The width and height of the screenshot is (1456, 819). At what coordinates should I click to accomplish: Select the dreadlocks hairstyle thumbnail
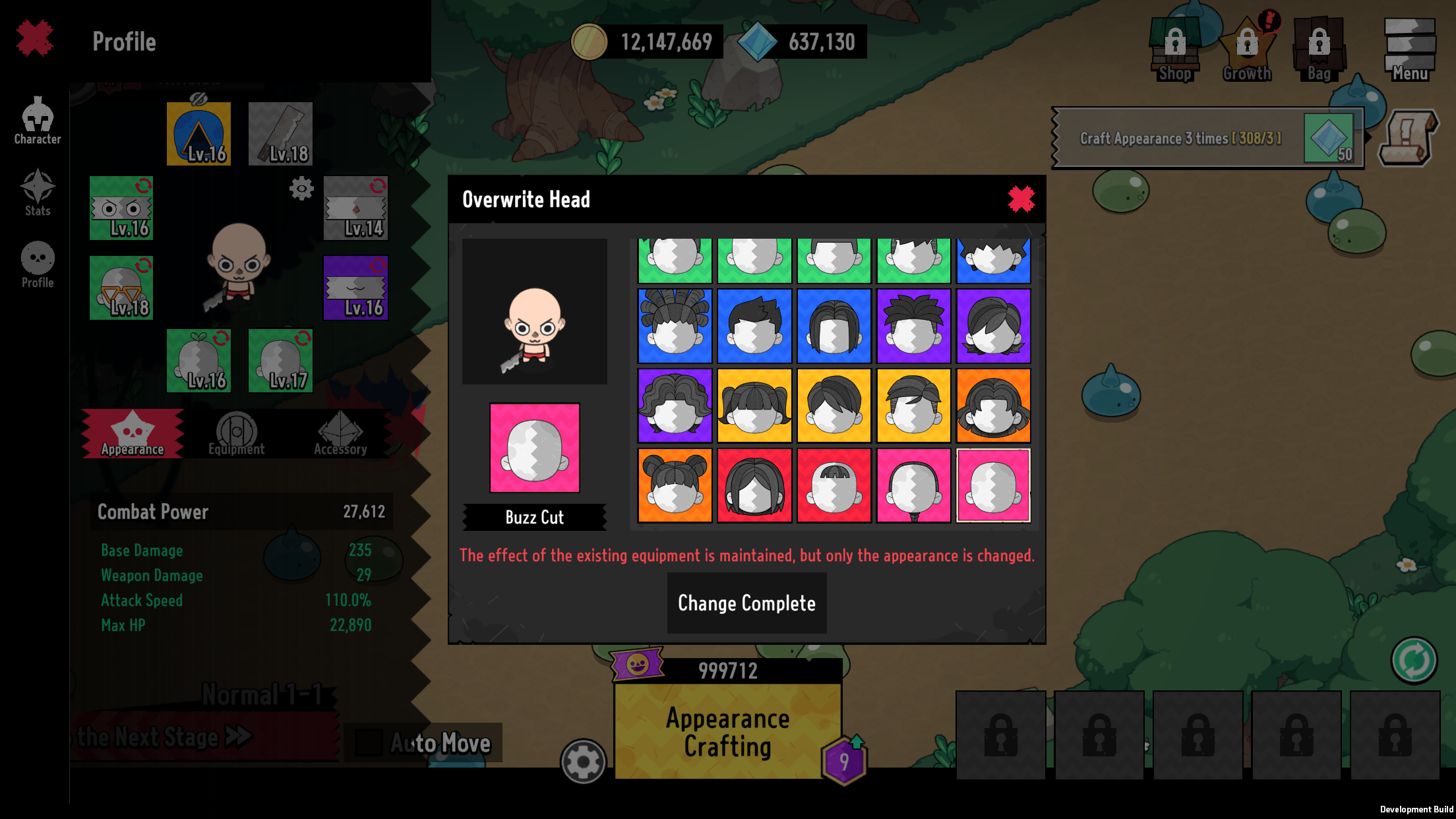coord(674,324)
